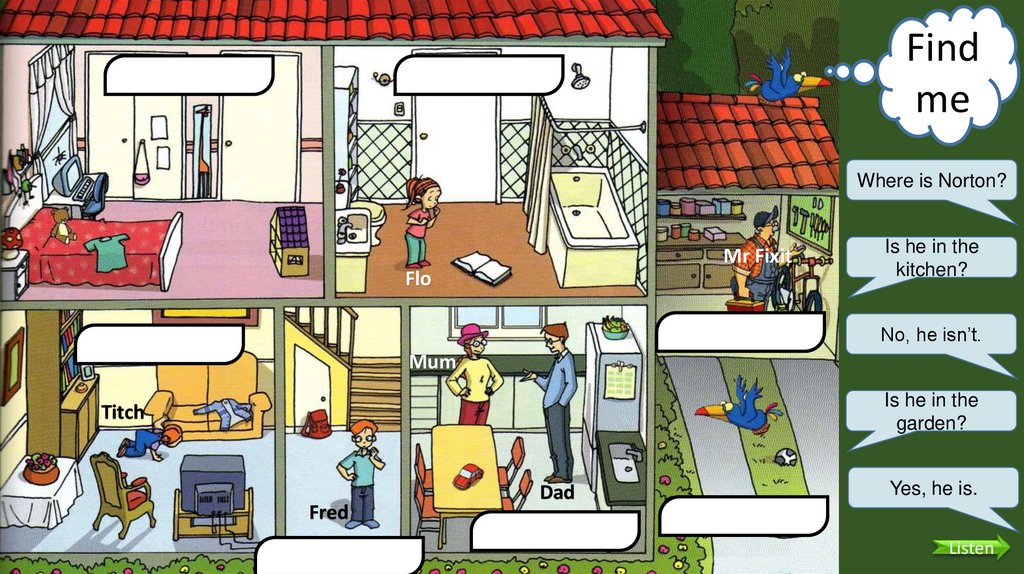The width and height of the screenshot is (1024, 574).
Task: Reveal the blank label above the bathroom
Action: coord(479,75)
